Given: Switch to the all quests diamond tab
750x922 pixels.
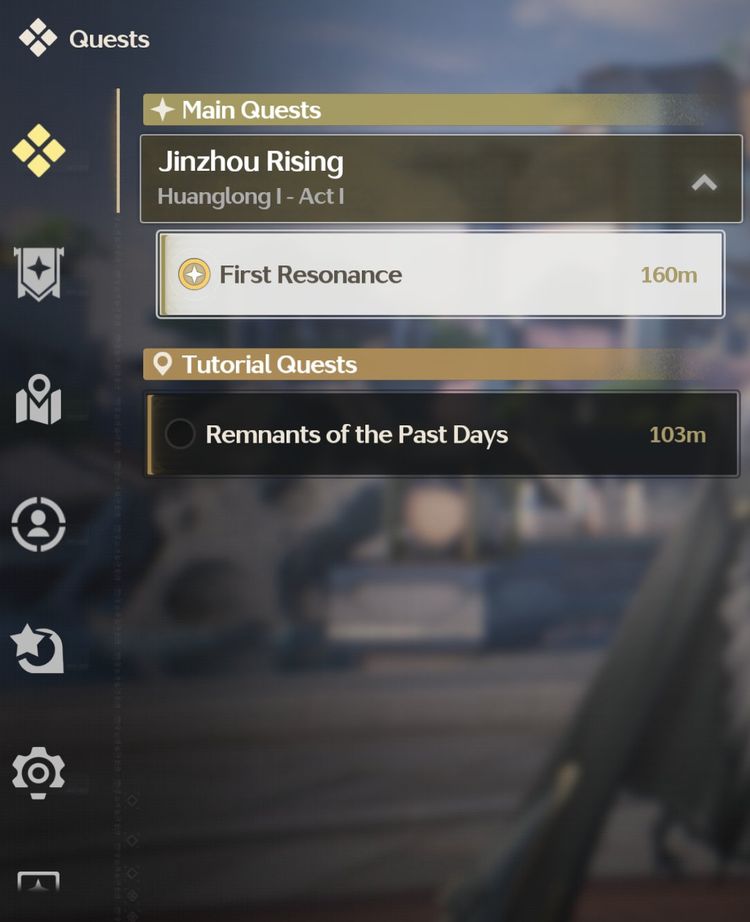Looking at the screenshot, I should click(39, 151).
